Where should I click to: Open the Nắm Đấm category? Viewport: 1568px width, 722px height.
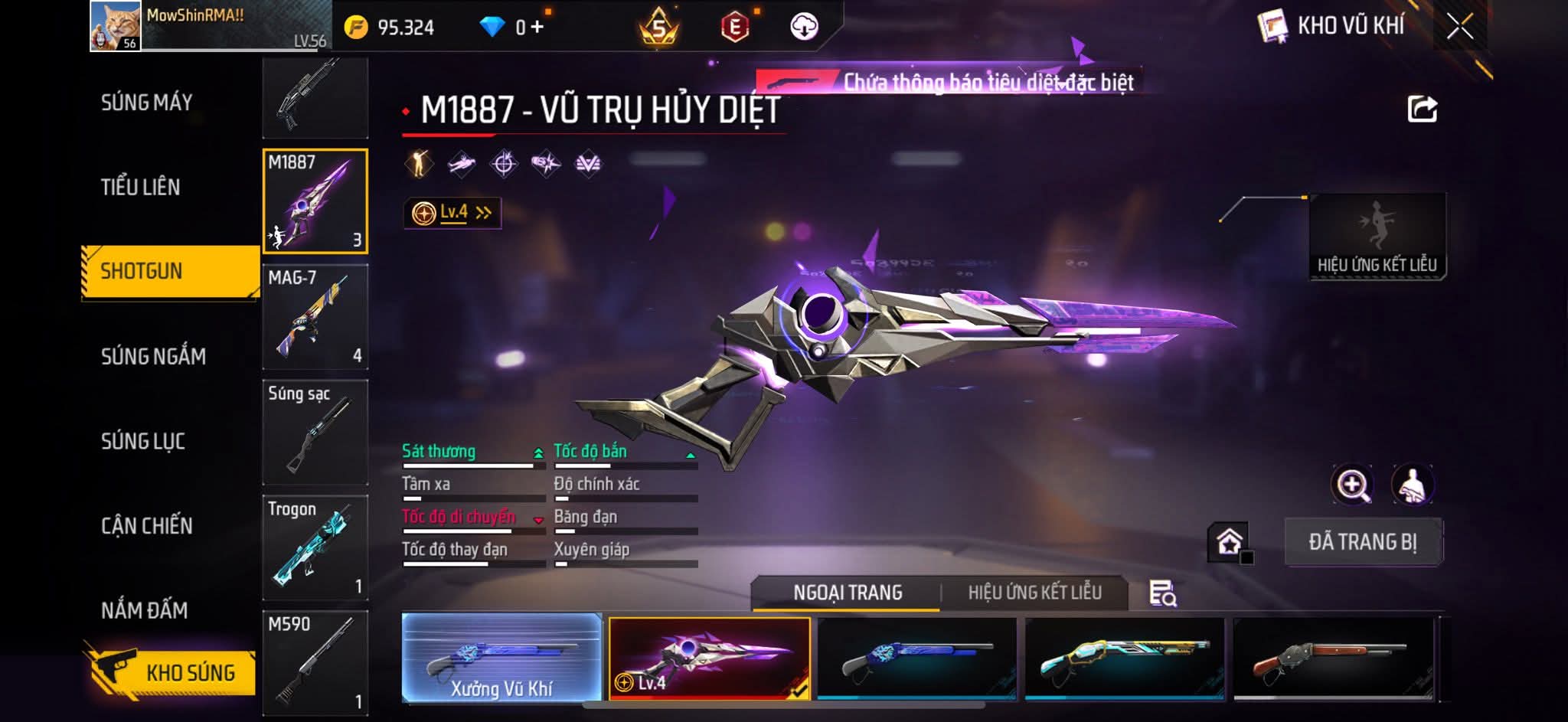145,610
